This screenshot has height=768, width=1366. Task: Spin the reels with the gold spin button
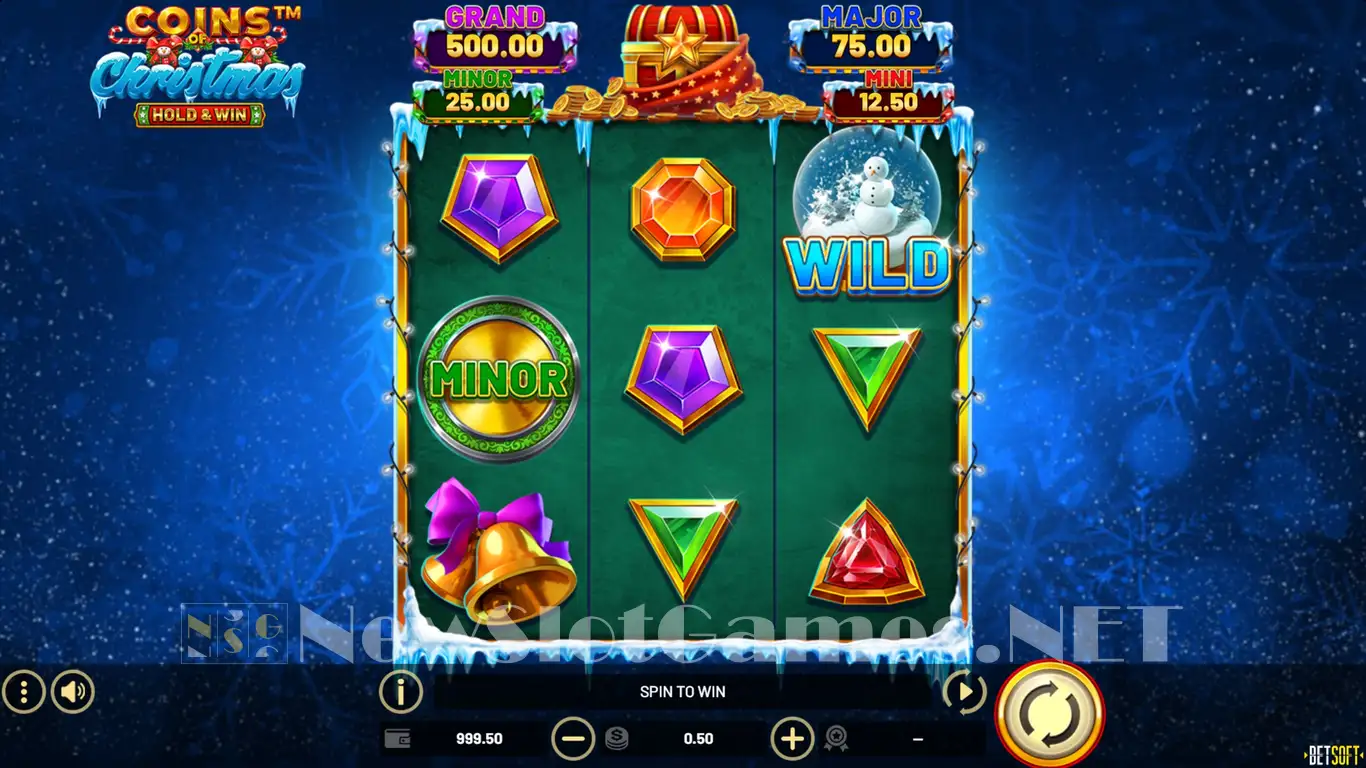point(1050,714)
